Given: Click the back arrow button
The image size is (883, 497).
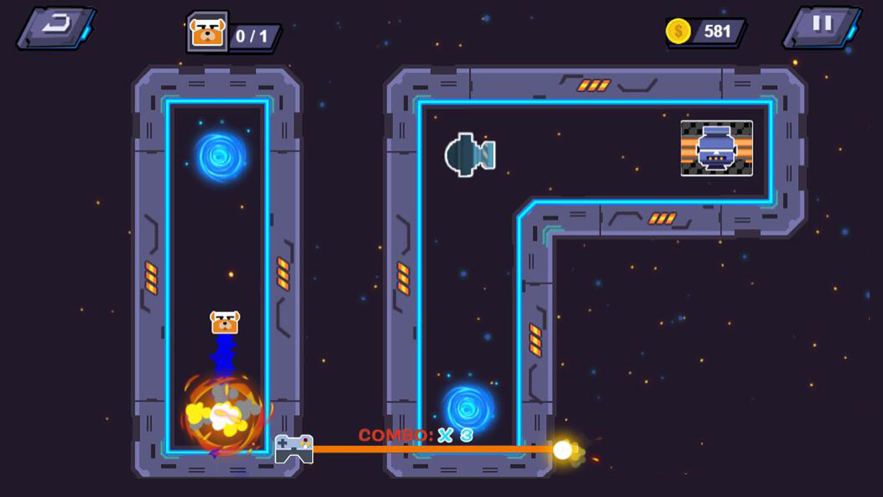Looking at the screenshot, I should coord(56,27).
